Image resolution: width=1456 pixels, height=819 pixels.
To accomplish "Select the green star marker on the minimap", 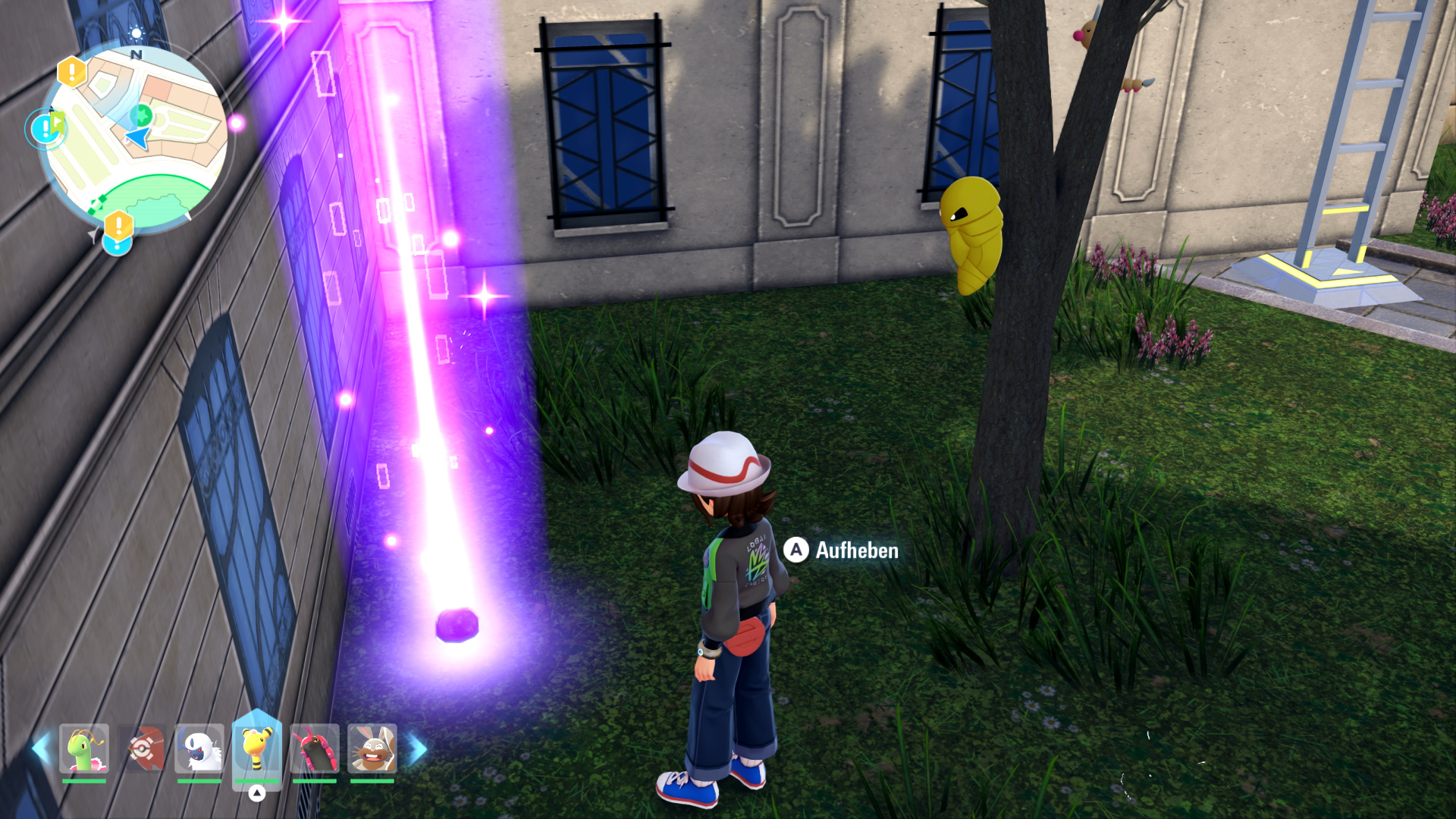I will point(141,115).
